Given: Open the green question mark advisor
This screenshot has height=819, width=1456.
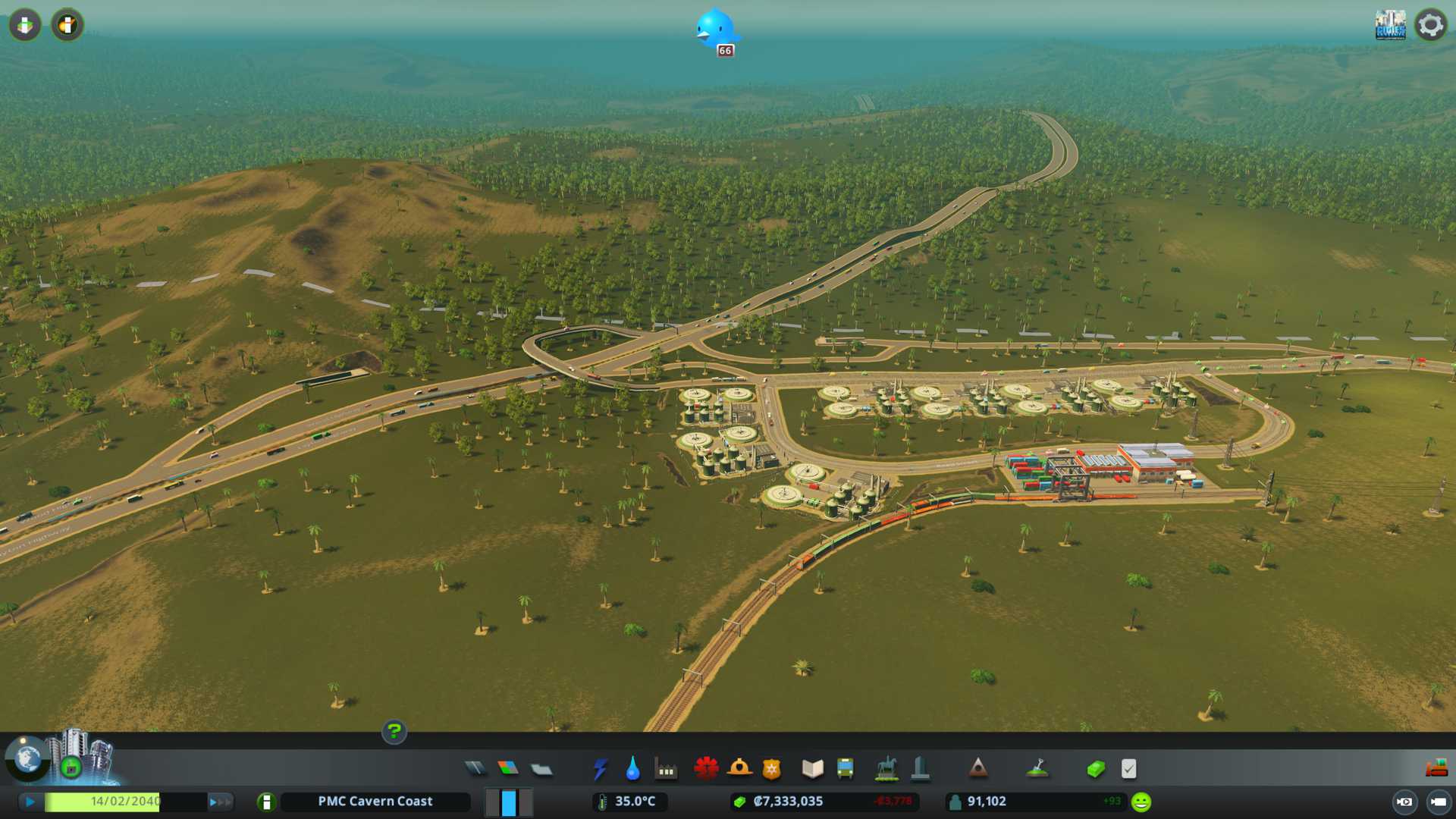Looking at the screenshot, I should (x=394, y=731).
